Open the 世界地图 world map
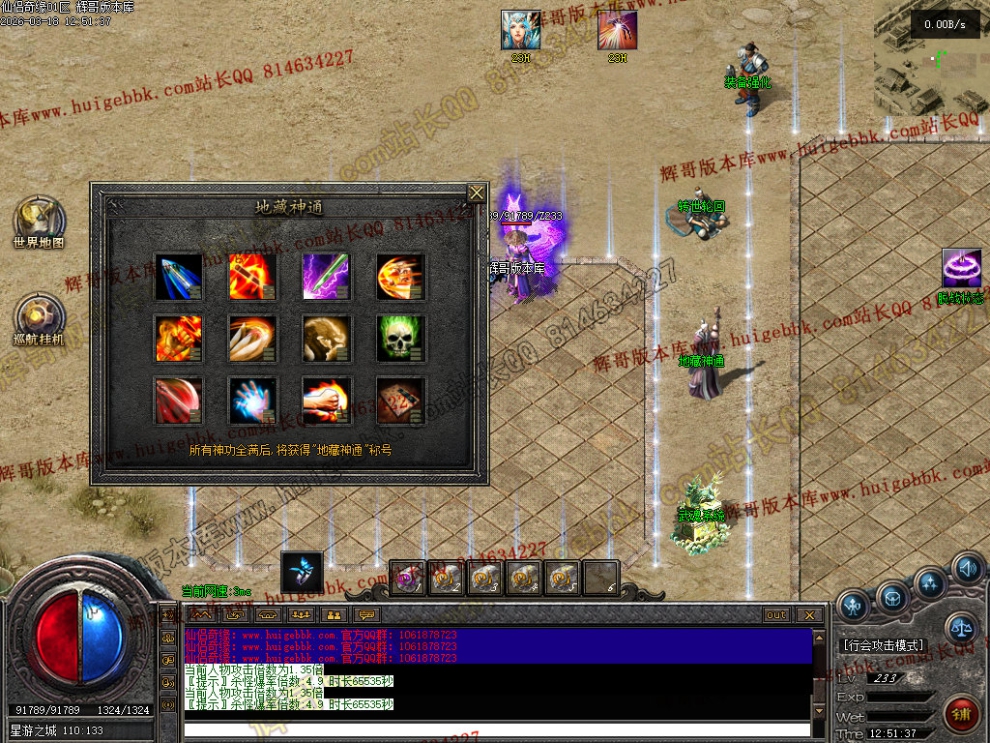This screenshot has width=990, height=743. click(38, 219)
